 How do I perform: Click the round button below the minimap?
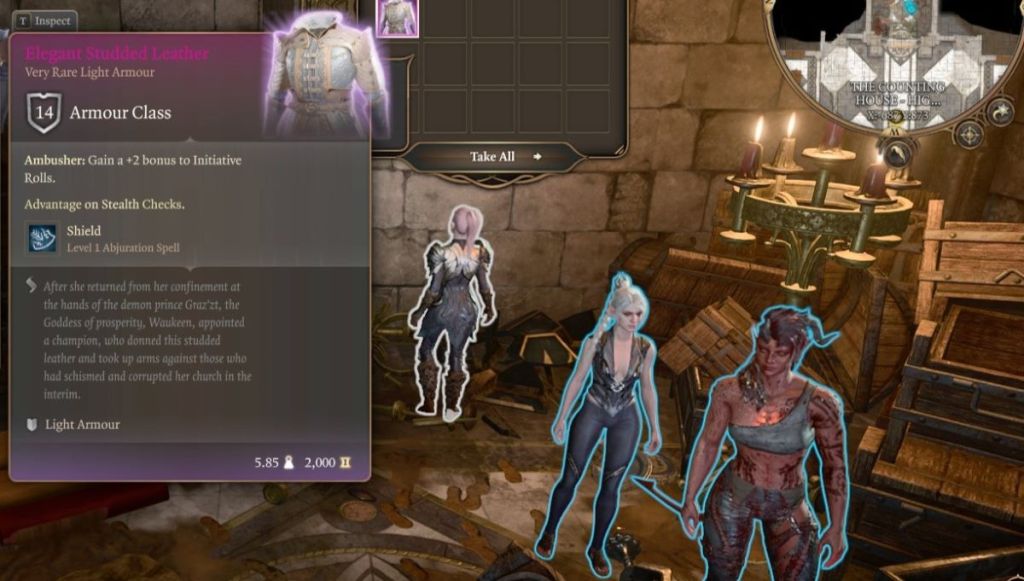(x=898, y=152)
